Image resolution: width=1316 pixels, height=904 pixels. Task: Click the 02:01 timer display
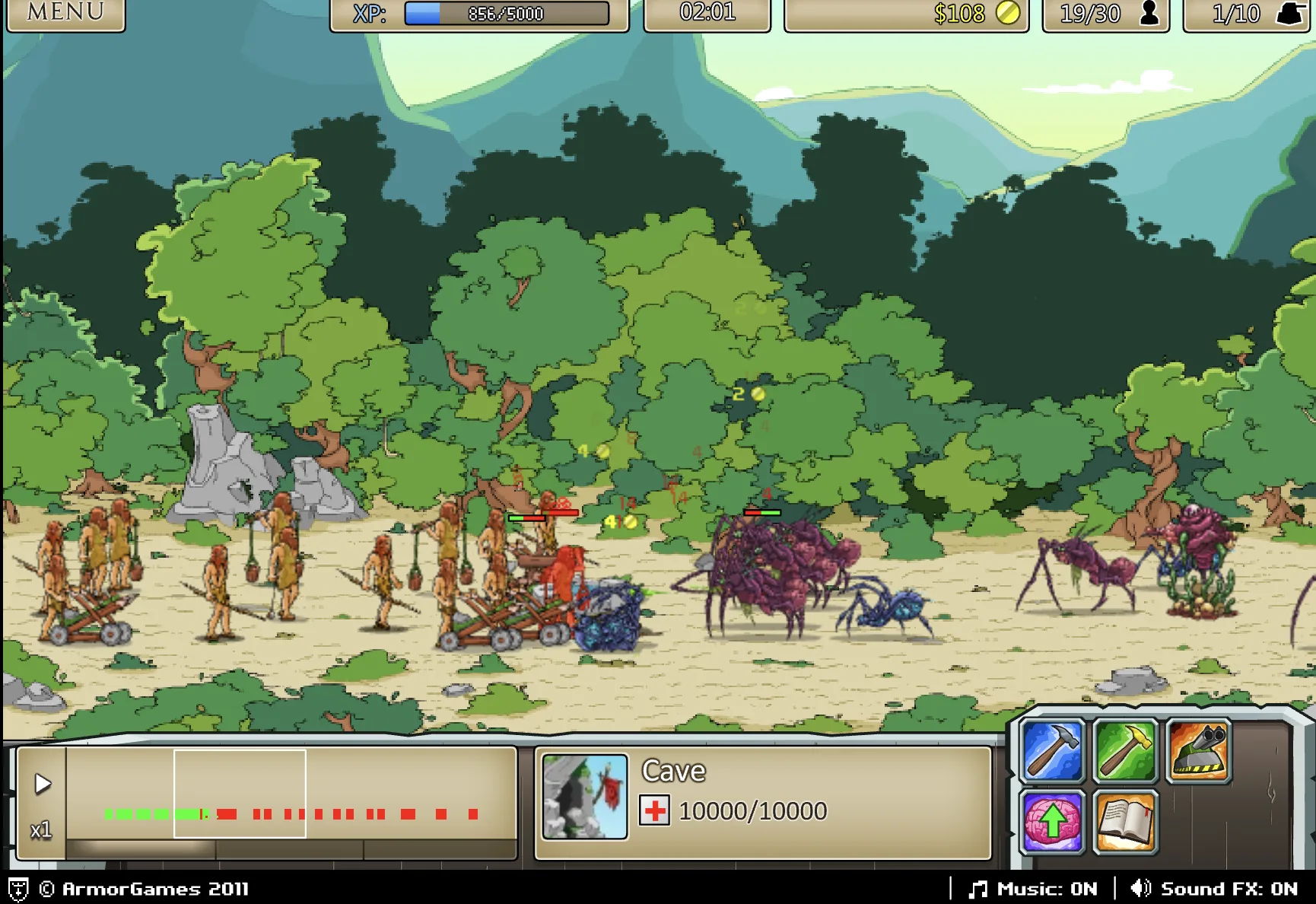tap(708, 12)
